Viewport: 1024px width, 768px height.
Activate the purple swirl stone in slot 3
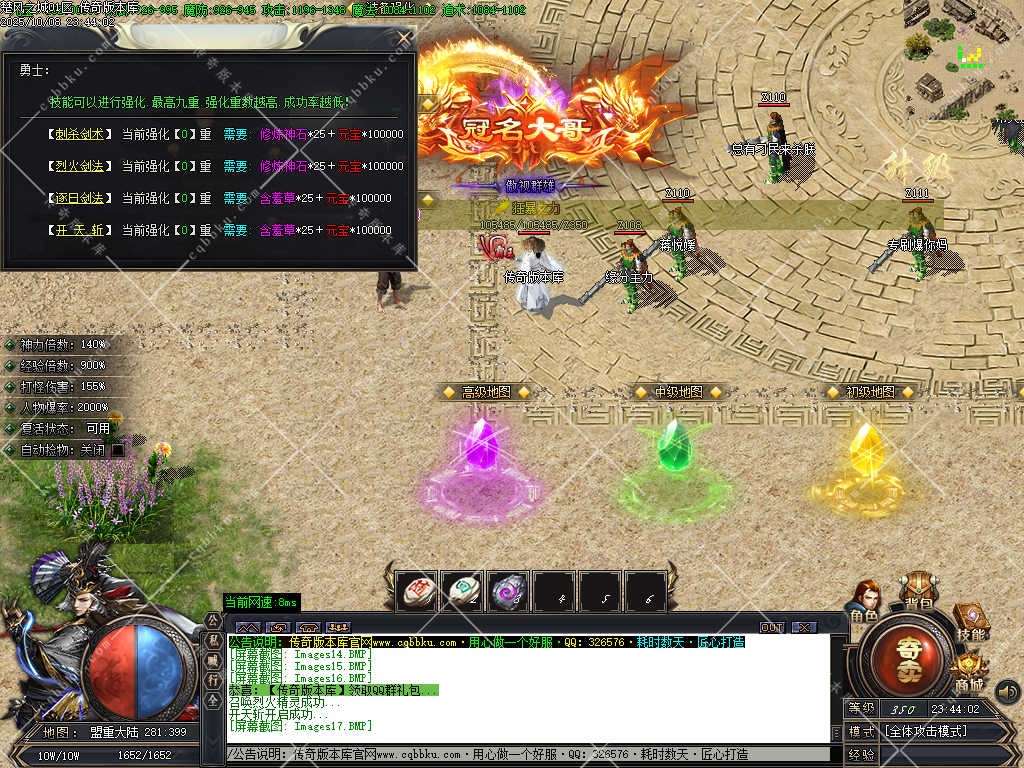point(508,591)
